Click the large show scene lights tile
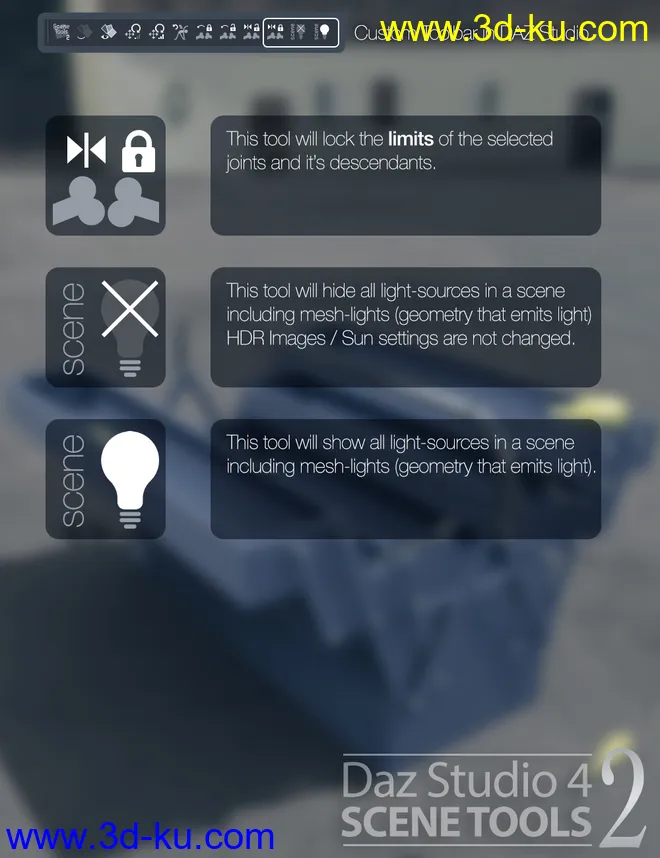Image resolution: width=660 pixels, height=858 pixels. pos(106,480)
